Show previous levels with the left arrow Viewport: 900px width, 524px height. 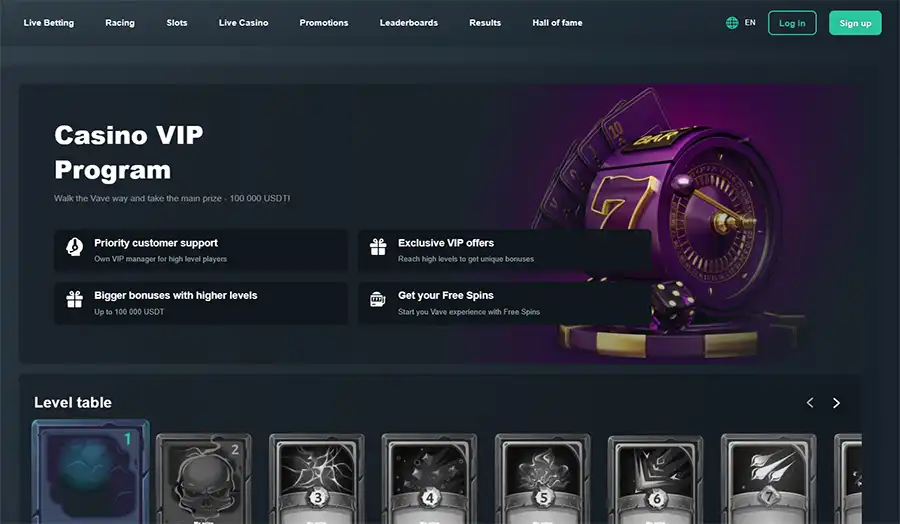[810, 403]
